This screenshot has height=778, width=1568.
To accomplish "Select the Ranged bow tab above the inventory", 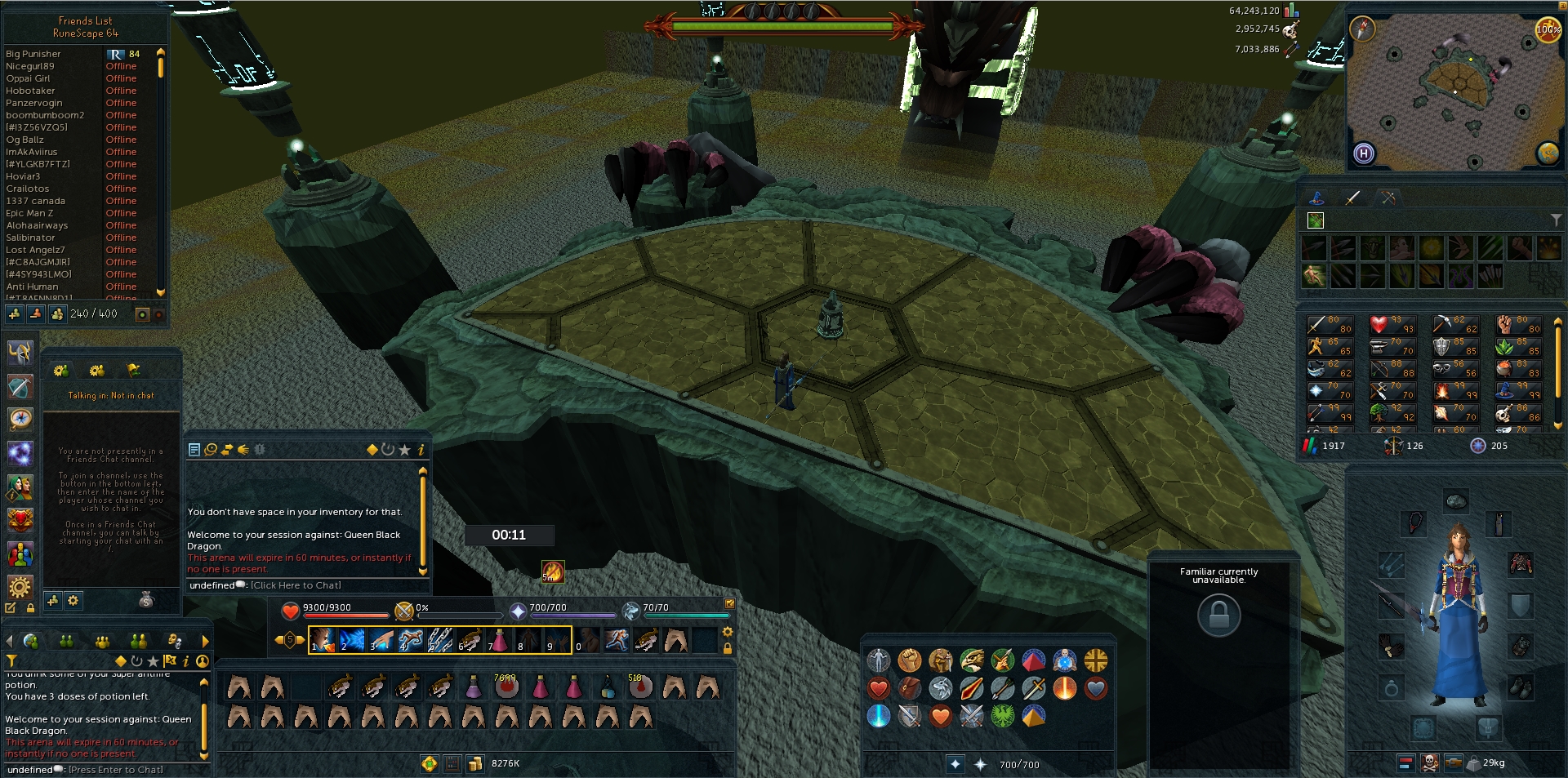I will [x=1388, y=197].
